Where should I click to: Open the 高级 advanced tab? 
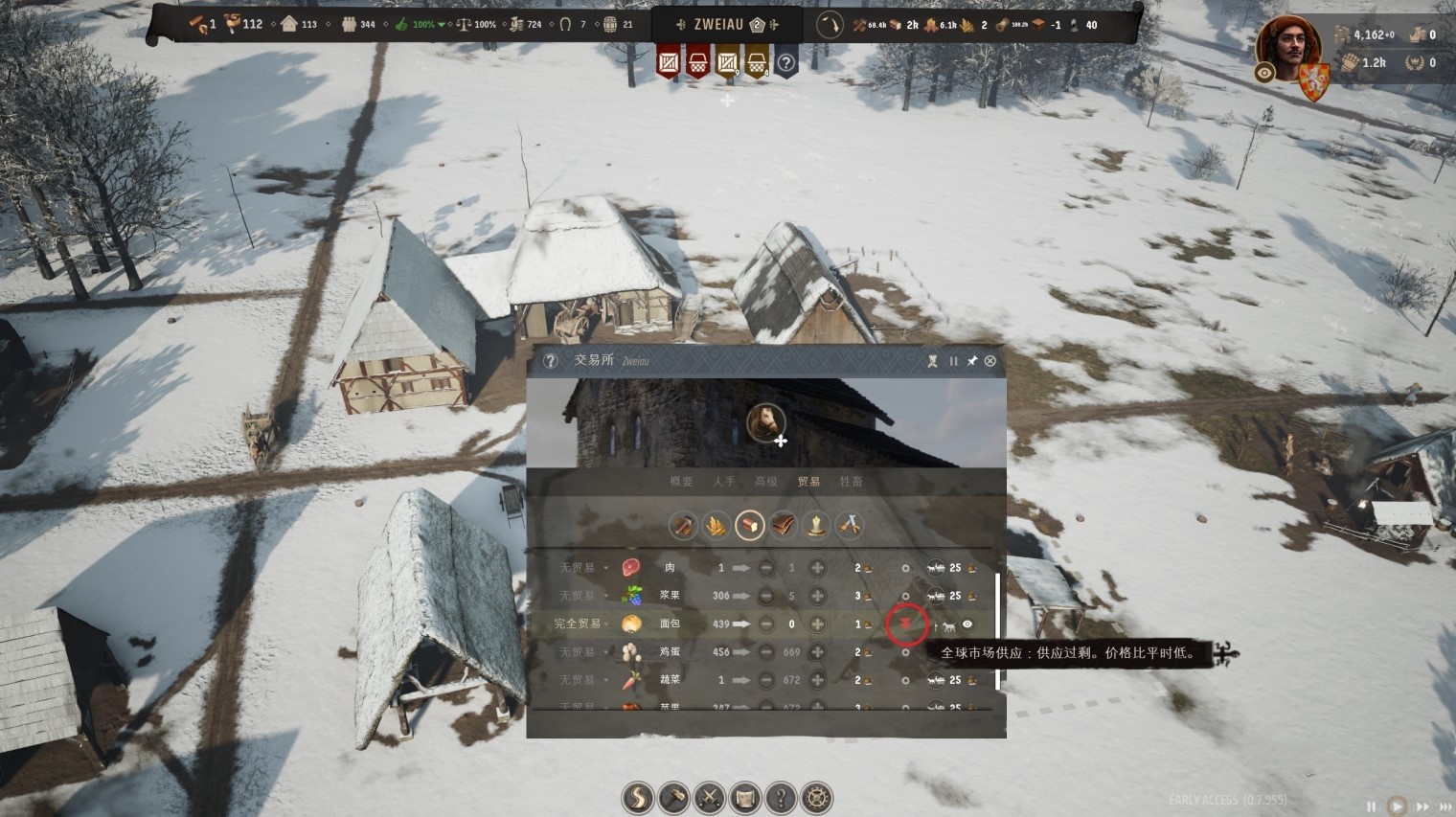pyautogui.click(x=766, y=482)
